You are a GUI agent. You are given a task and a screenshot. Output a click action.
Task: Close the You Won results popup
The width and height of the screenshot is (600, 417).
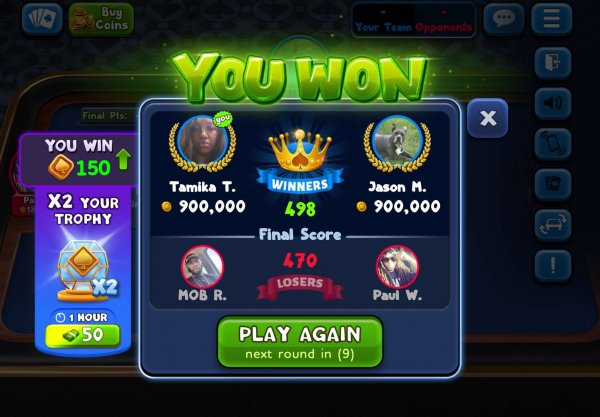[487, 118]
